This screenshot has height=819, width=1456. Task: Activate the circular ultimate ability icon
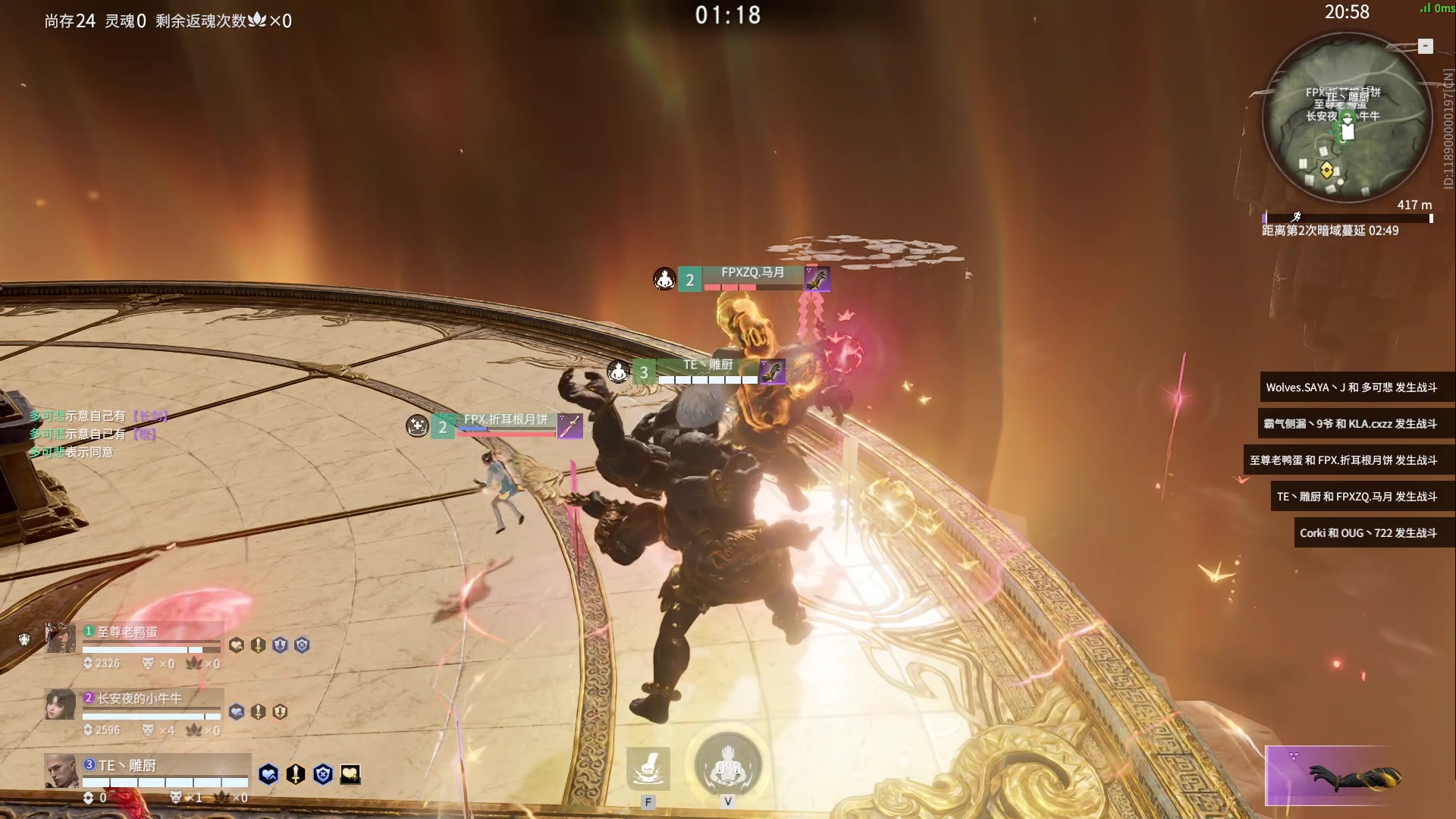(728, 765)
